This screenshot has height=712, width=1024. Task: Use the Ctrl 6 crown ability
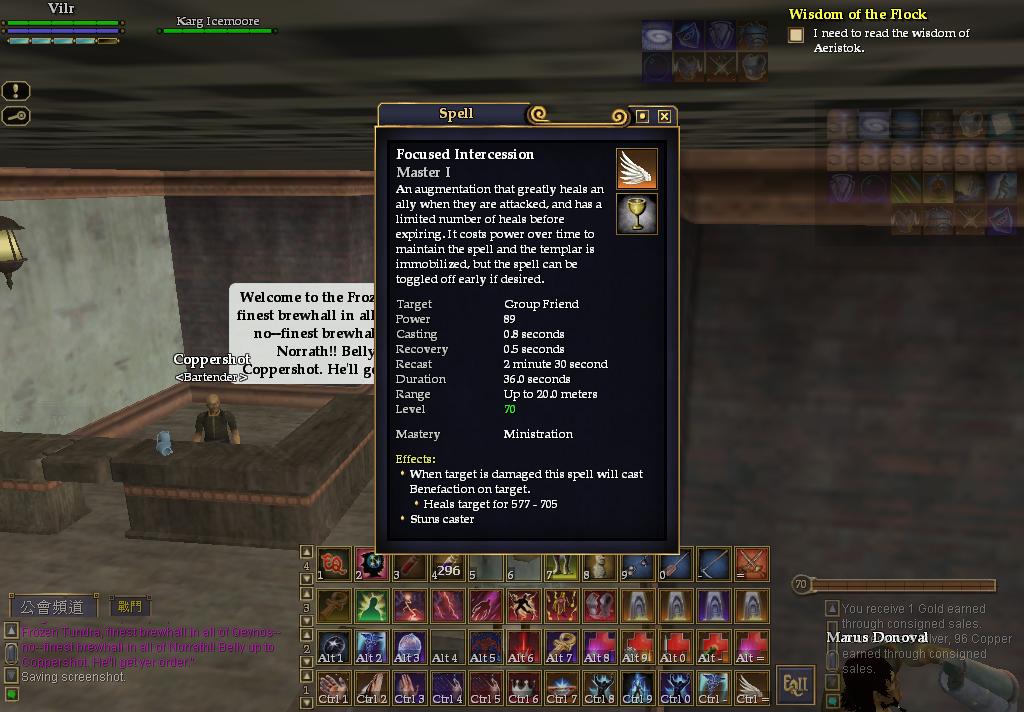(523, 687)
